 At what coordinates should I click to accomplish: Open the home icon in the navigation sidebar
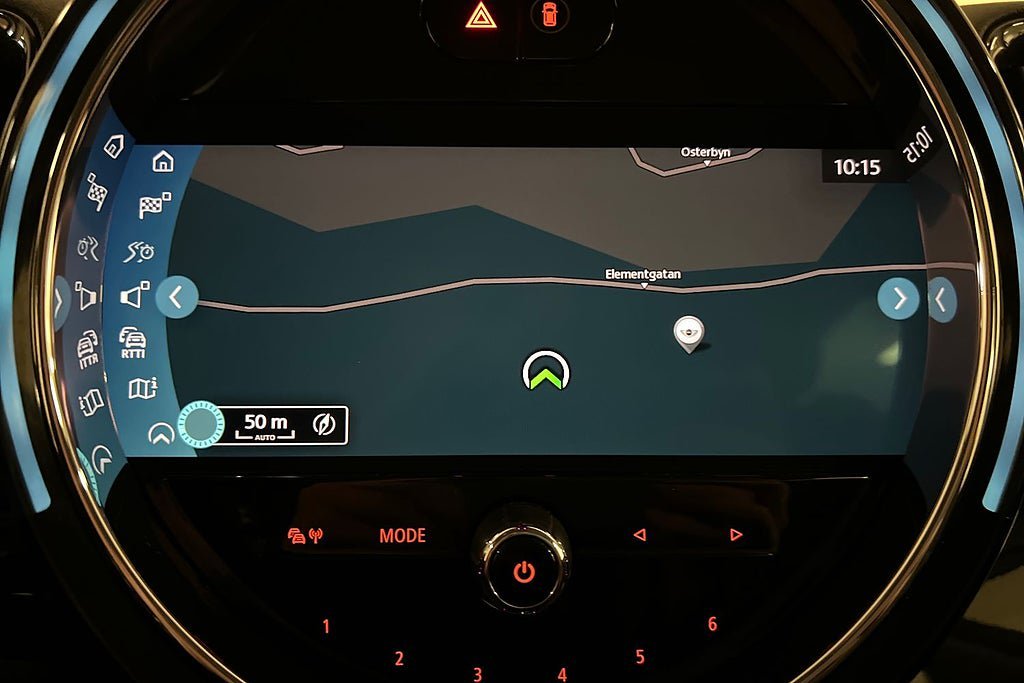pyautogui.click(x=163, y=161)
